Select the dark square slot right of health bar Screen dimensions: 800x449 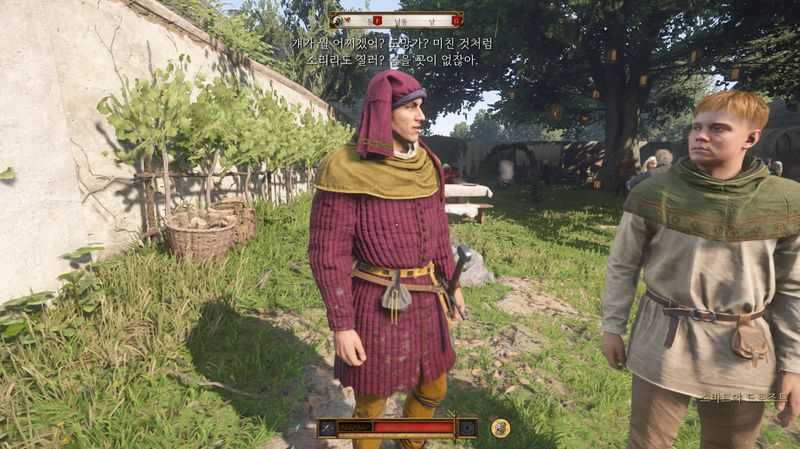point(467,428)
